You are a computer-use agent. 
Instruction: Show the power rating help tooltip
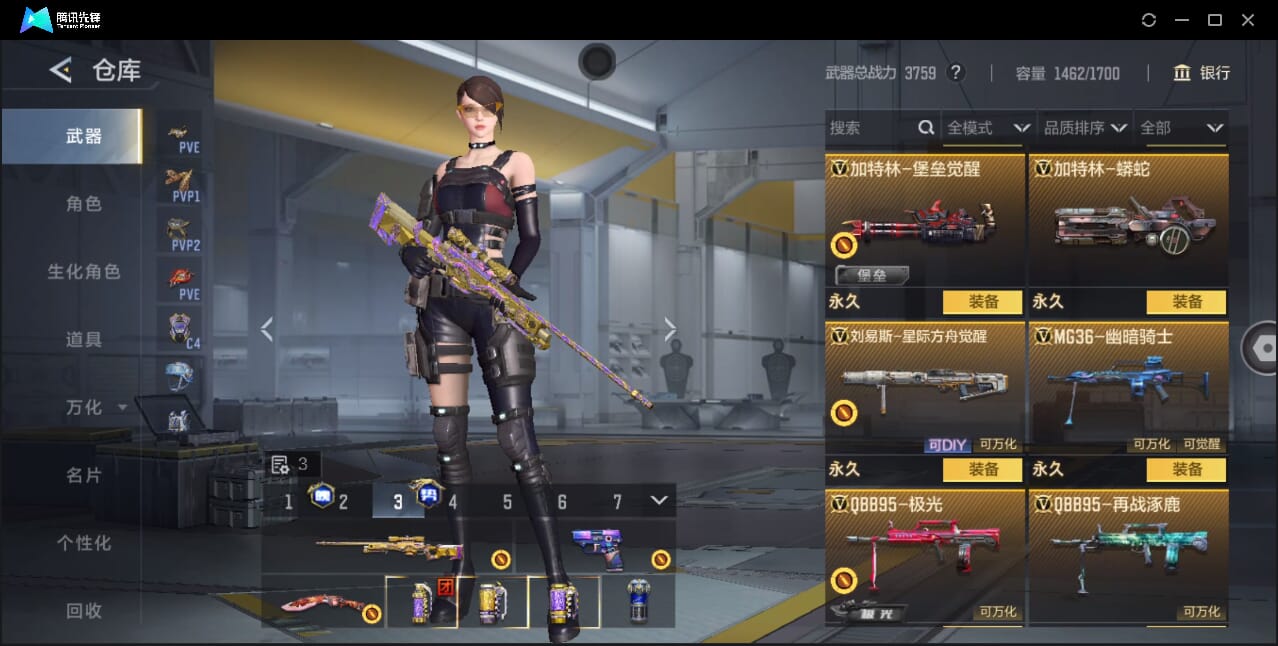(x=956, y=73)
